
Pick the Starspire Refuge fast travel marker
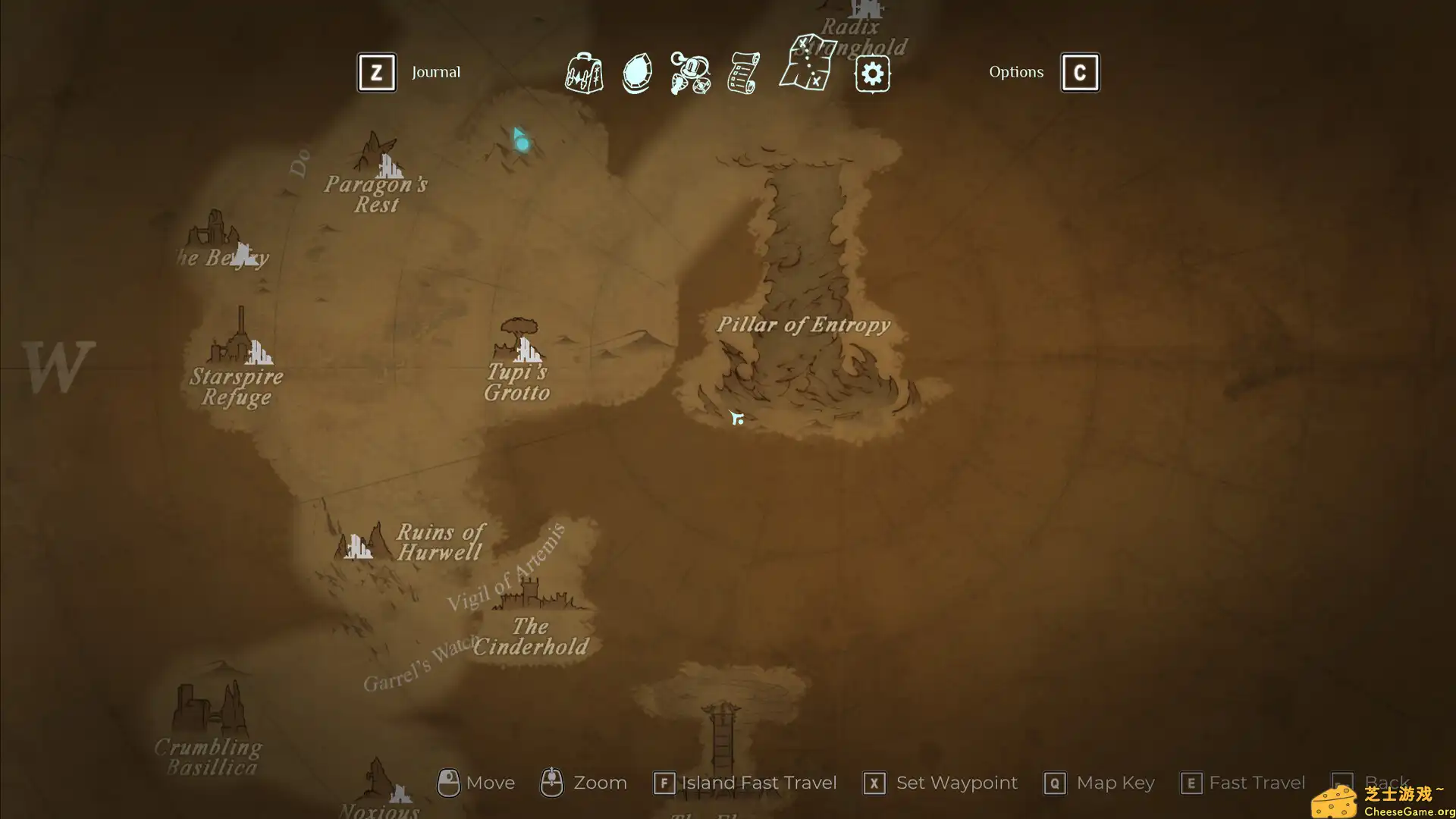pyautogui.click(x=259, y=352)
